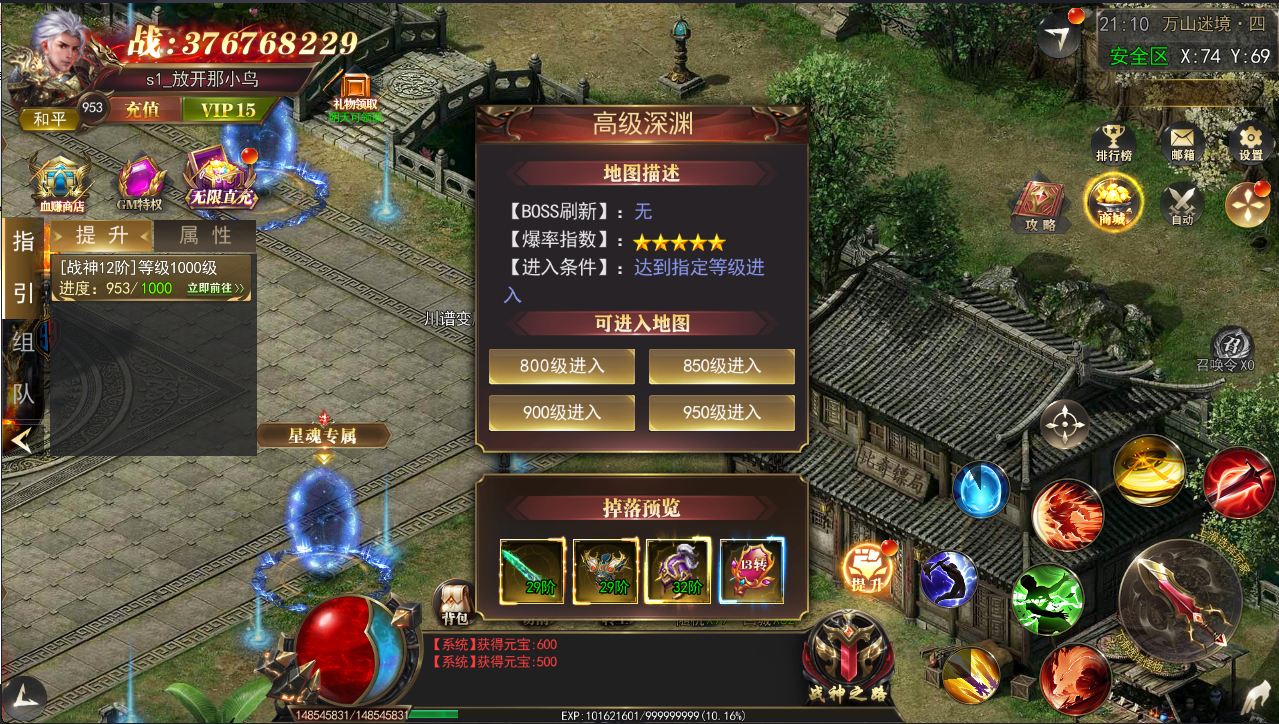
Task: Enter the 800级 abyss map
Action: (561, 366)
